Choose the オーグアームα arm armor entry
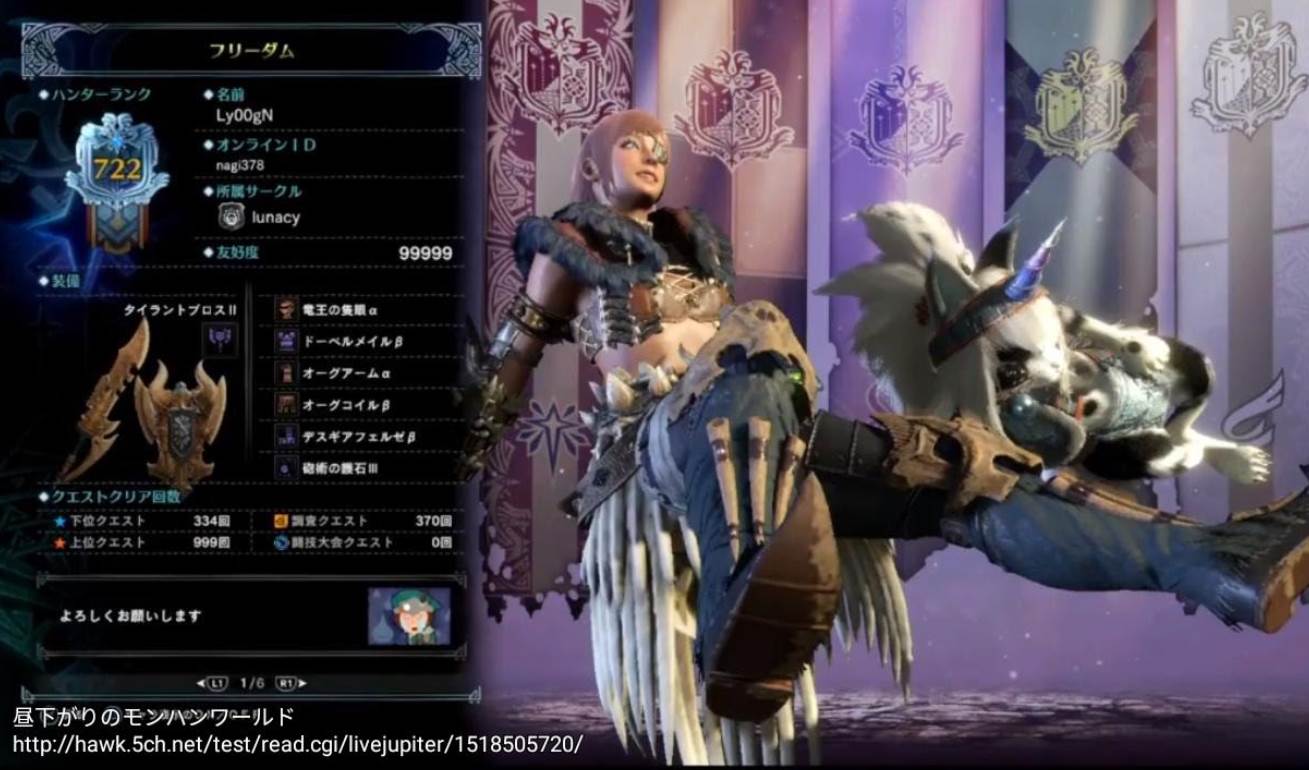The width and height of the screenshot is (1309, 770). pos(364,373)
